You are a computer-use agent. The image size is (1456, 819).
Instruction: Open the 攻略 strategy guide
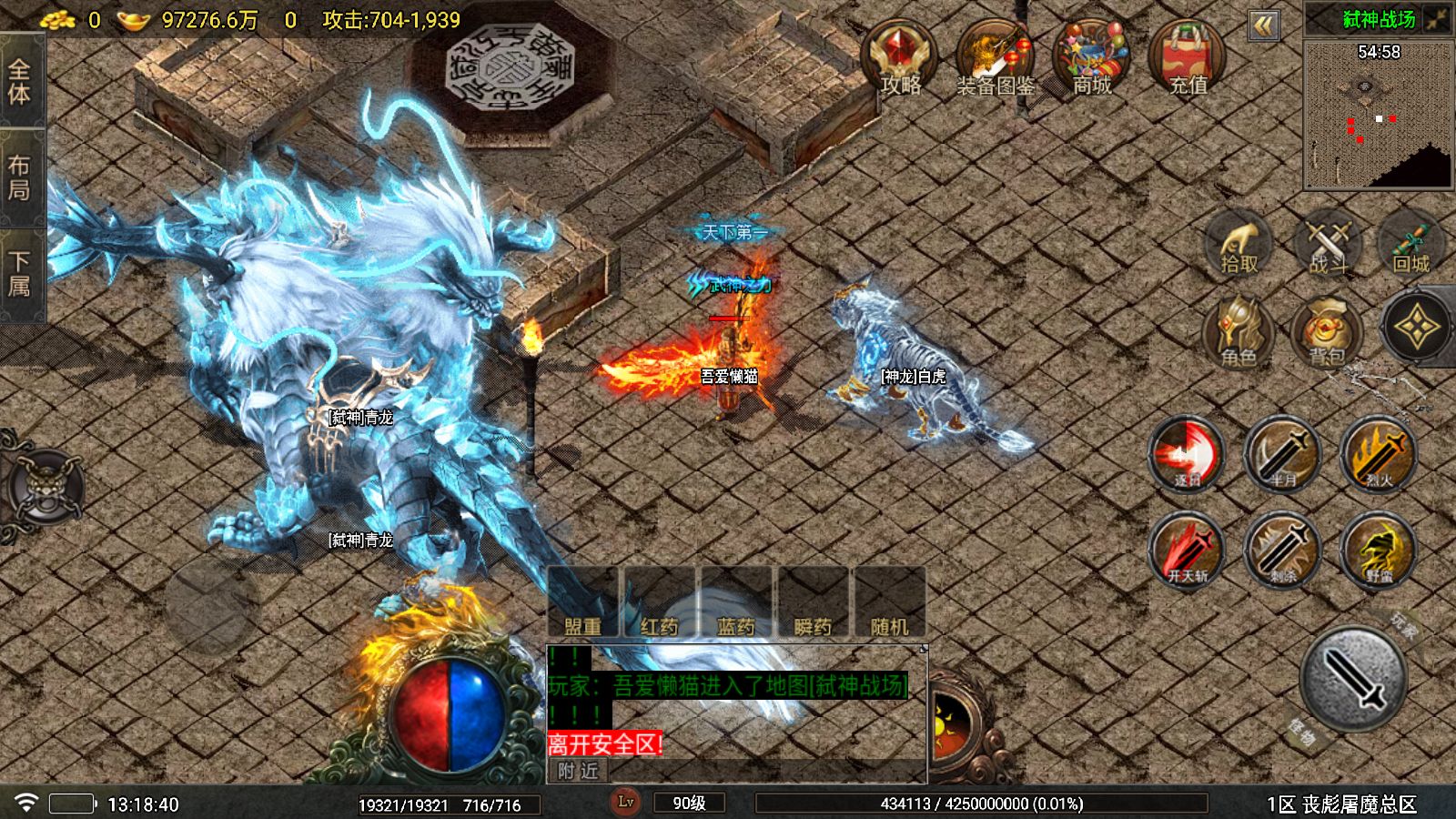point(899,58)
